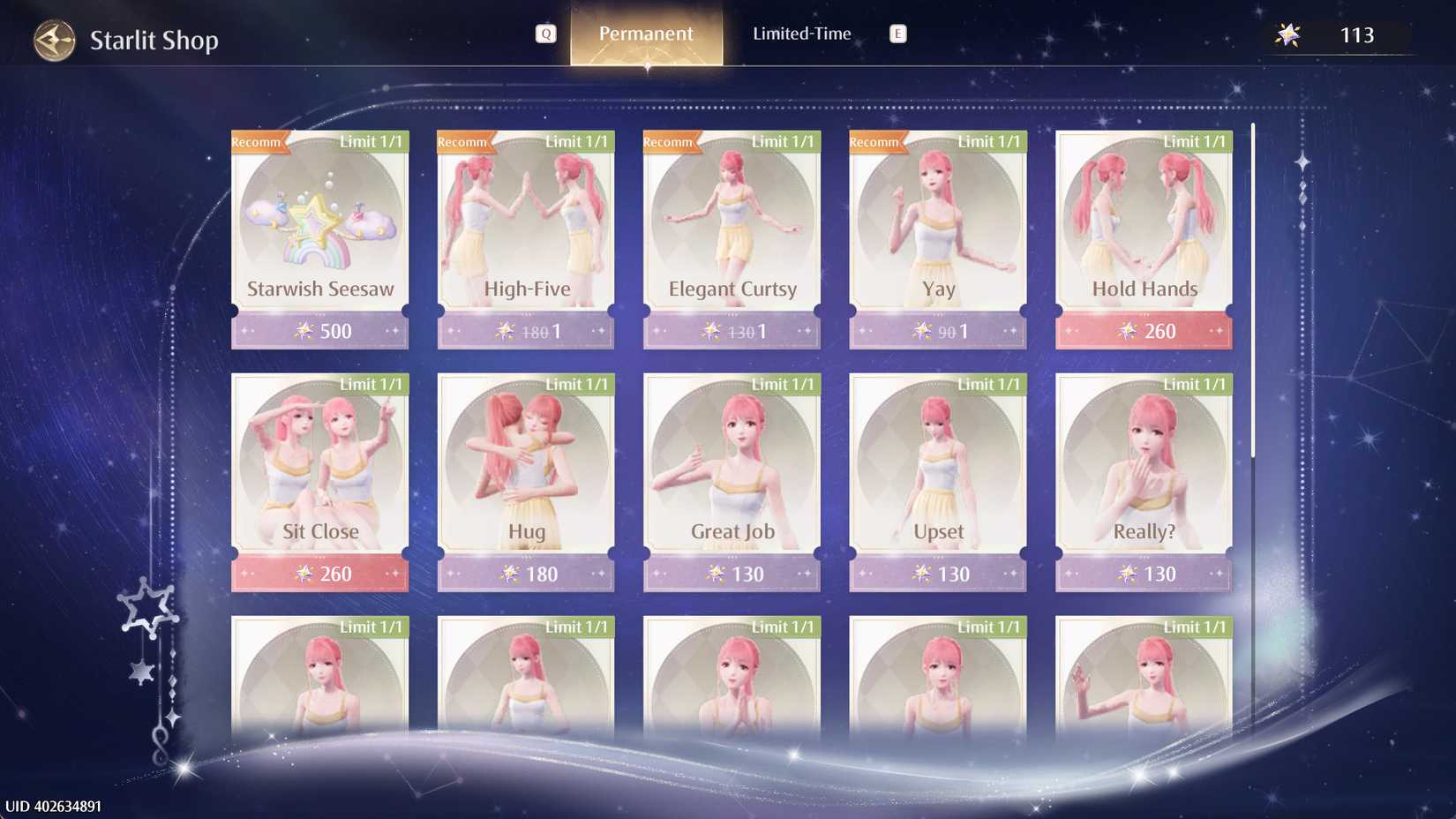Screen dimensions: 1456x819
Task: Select the Permanent tab
Action: click(646, 33)
